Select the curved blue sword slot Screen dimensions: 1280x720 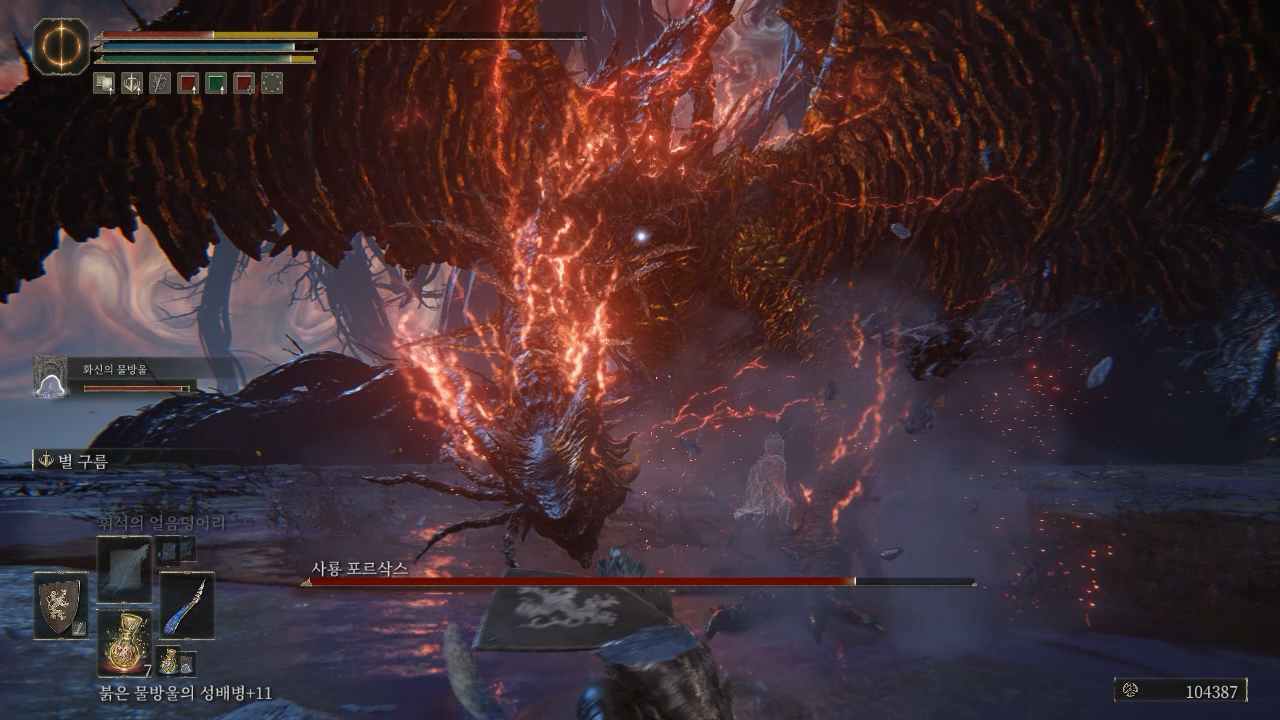(187, 604)
